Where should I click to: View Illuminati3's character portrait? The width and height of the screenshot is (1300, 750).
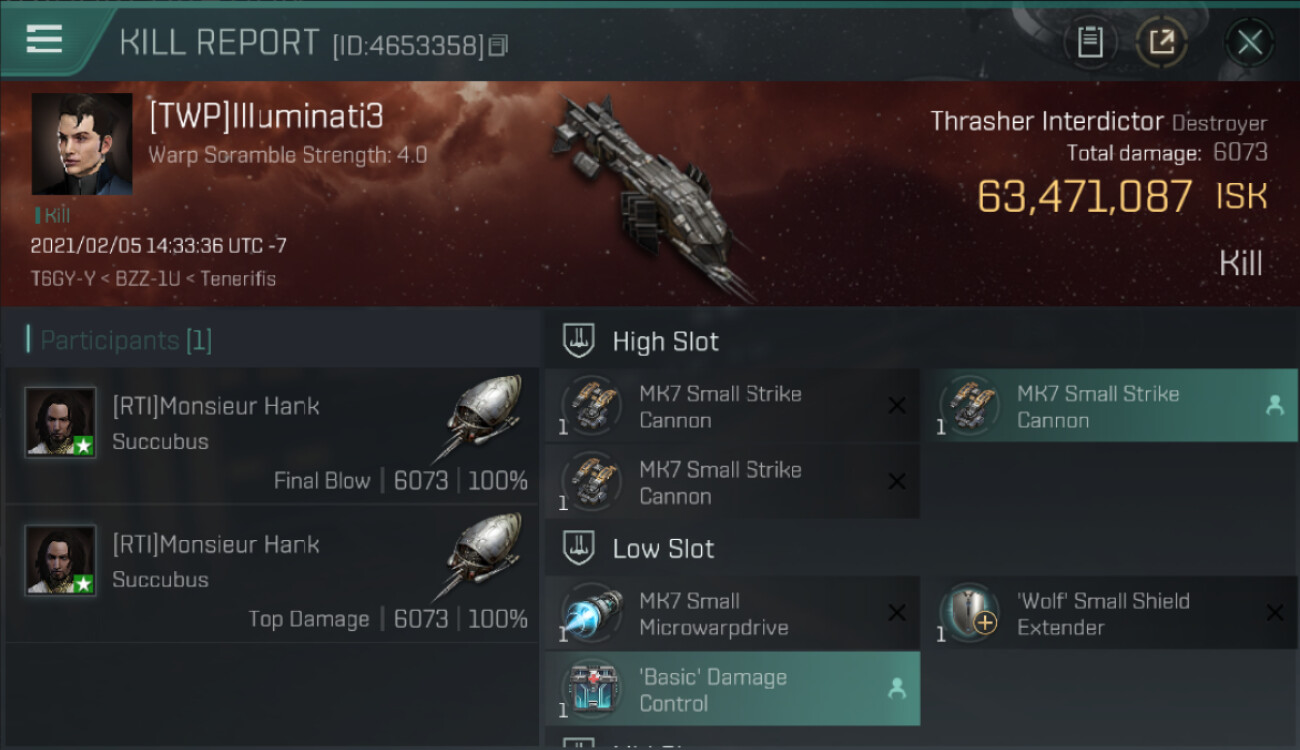coord(82,144)
